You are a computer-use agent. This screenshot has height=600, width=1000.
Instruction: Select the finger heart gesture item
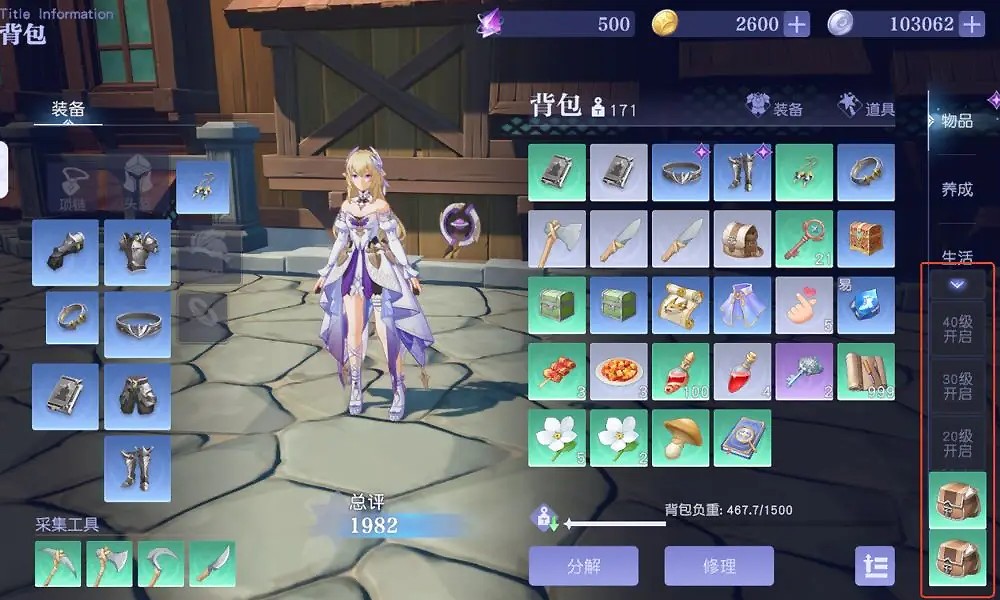point(804,305)
